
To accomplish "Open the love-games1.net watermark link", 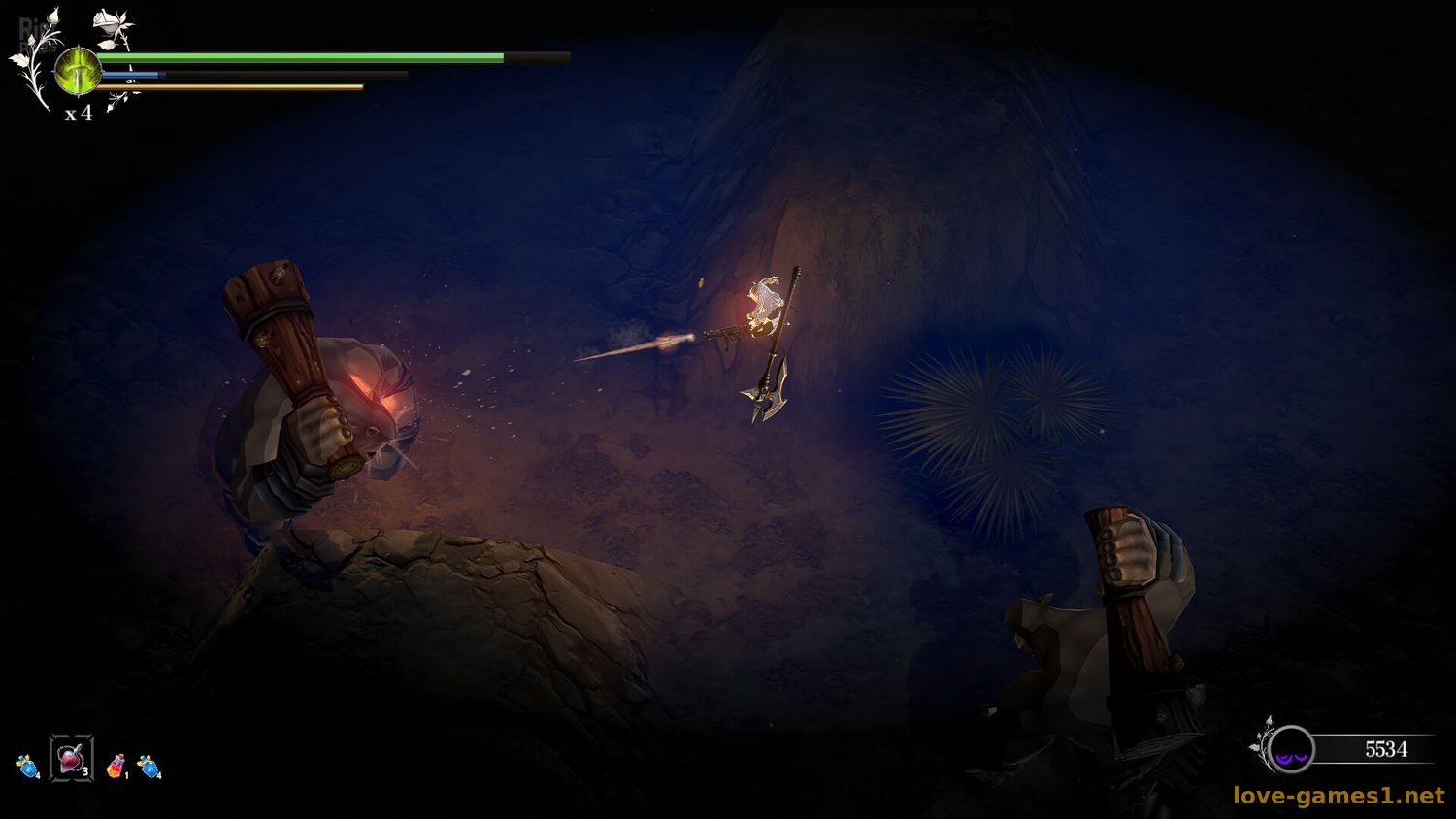I will (x=1339, y=796).
